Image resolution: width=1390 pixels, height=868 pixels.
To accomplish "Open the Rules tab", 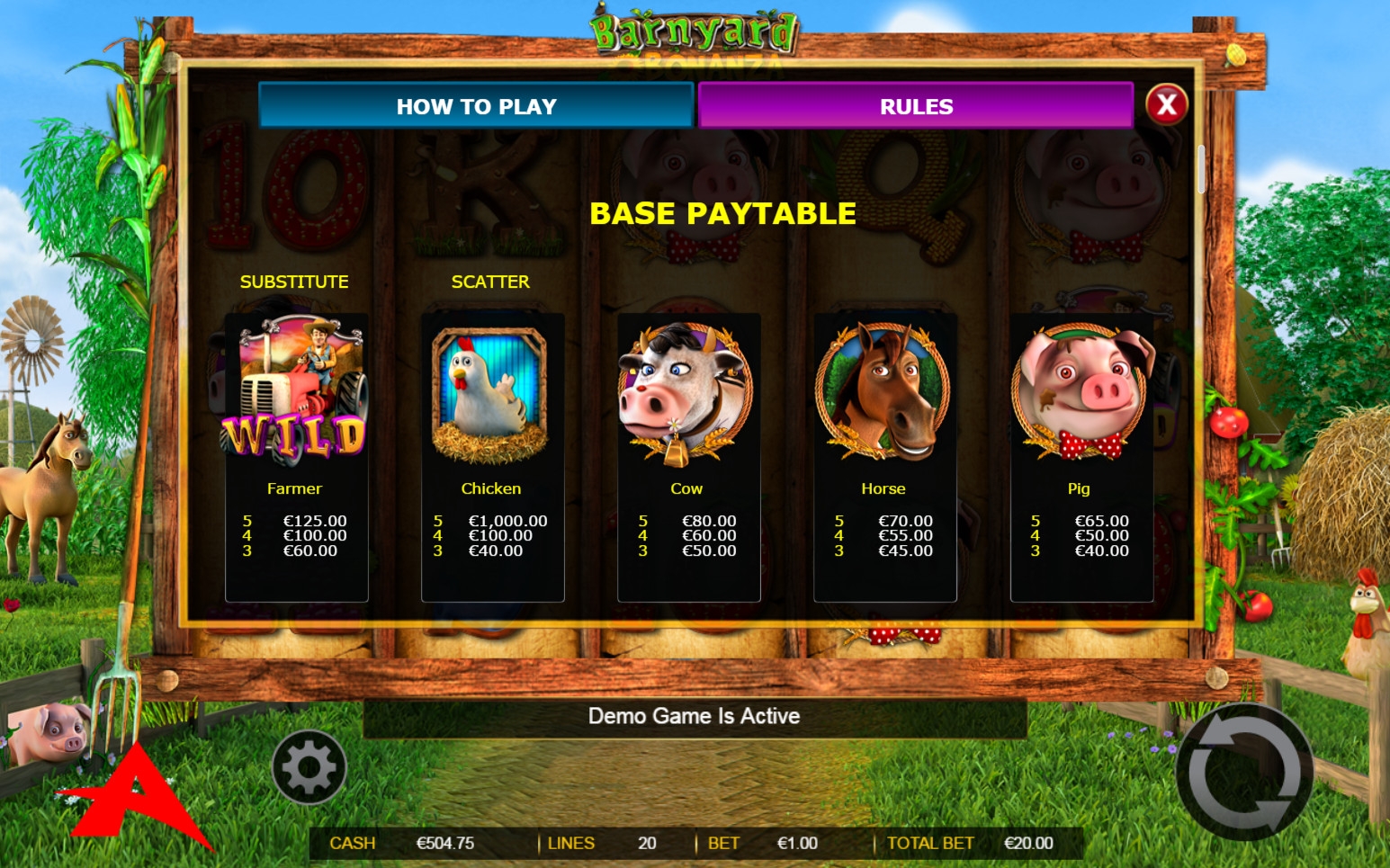I will pyautogui.click(x=915, y=106).
